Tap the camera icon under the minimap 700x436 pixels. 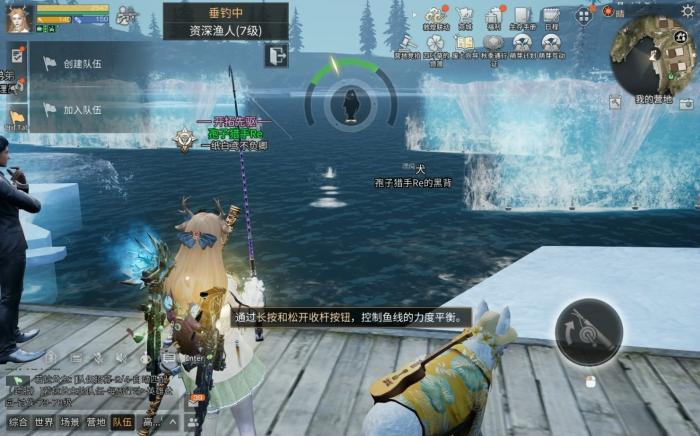click(x=686, y=103)
